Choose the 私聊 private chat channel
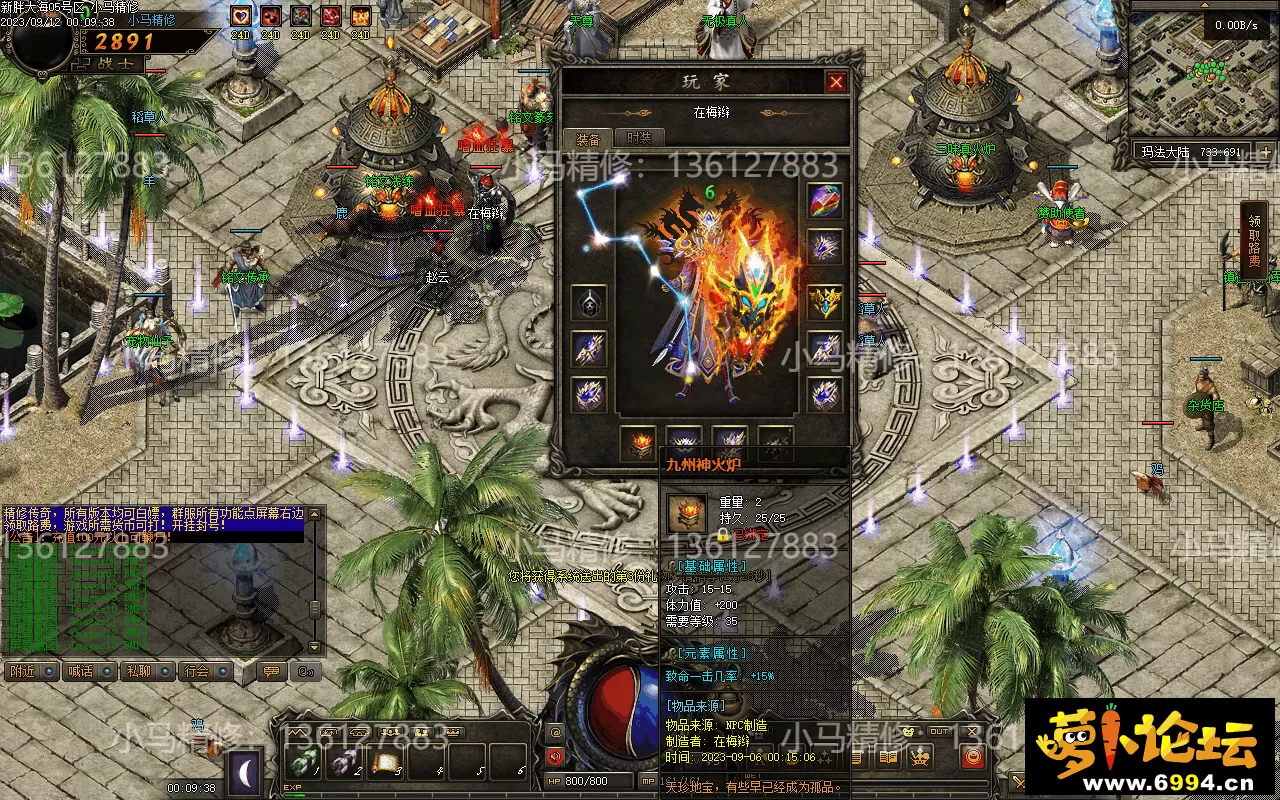 coord(139,671)
